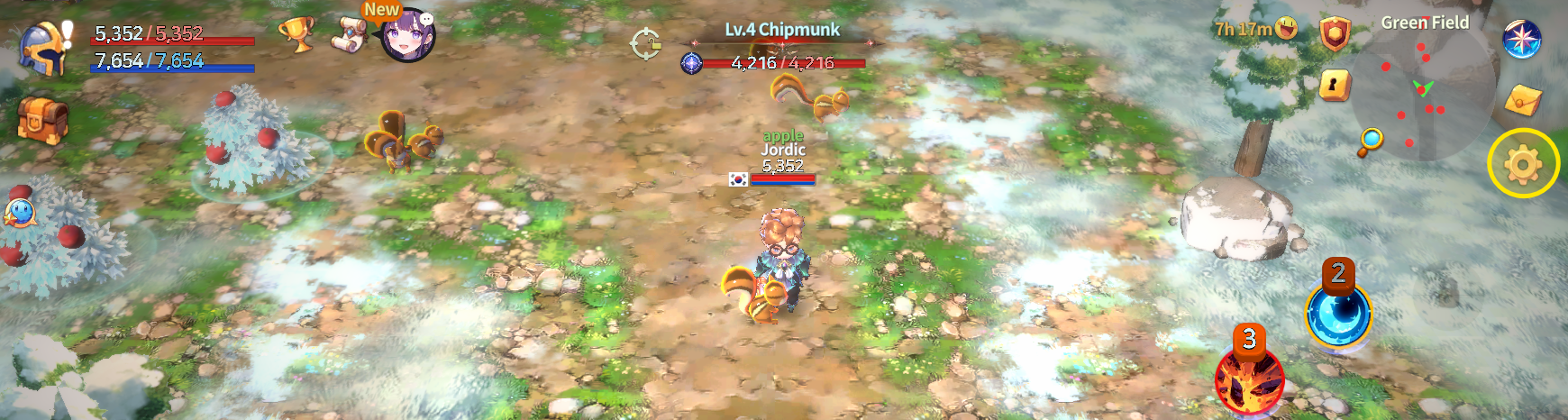
Task: Open the quest scroll icon
Action: pos(349,34)
